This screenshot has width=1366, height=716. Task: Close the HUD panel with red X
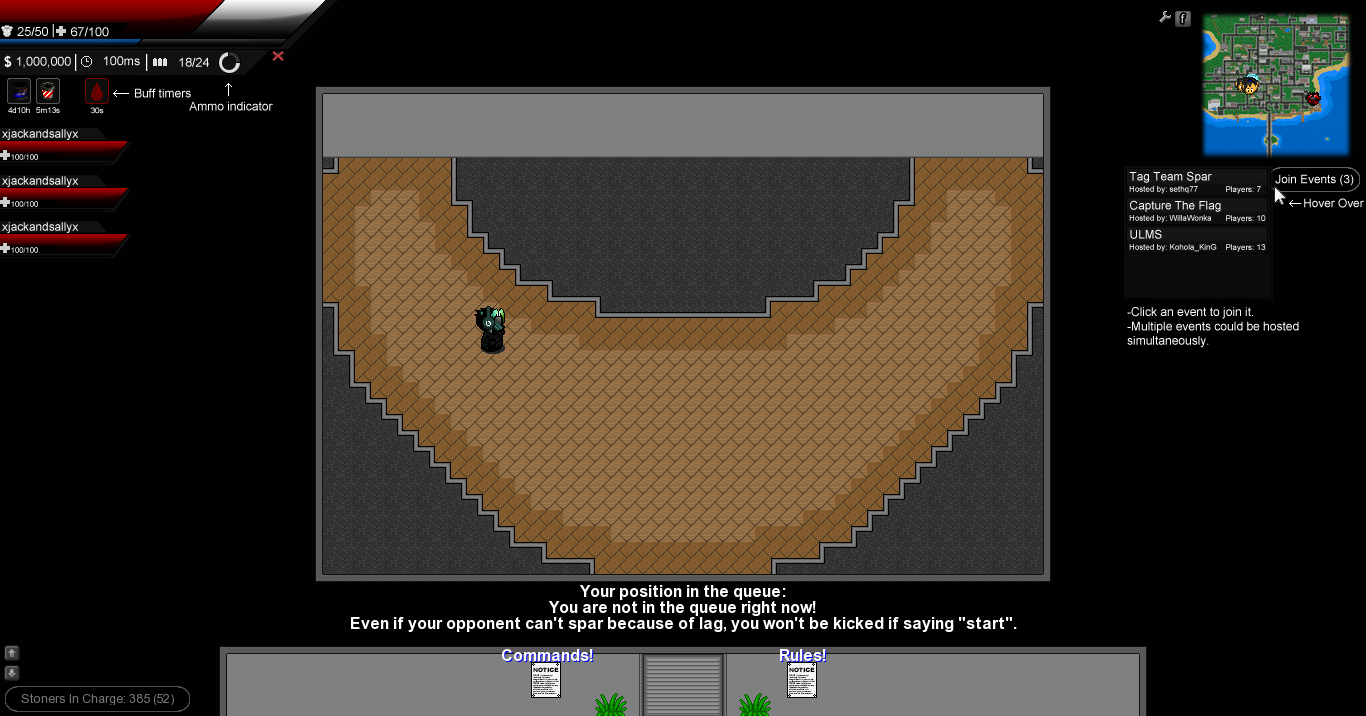278,56
